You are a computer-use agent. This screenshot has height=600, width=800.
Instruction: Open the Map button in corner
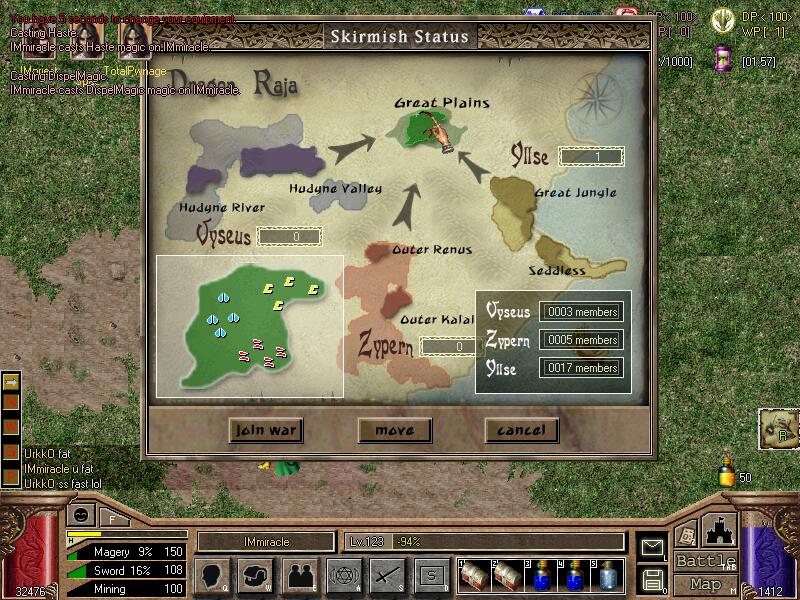coord(705,584)
